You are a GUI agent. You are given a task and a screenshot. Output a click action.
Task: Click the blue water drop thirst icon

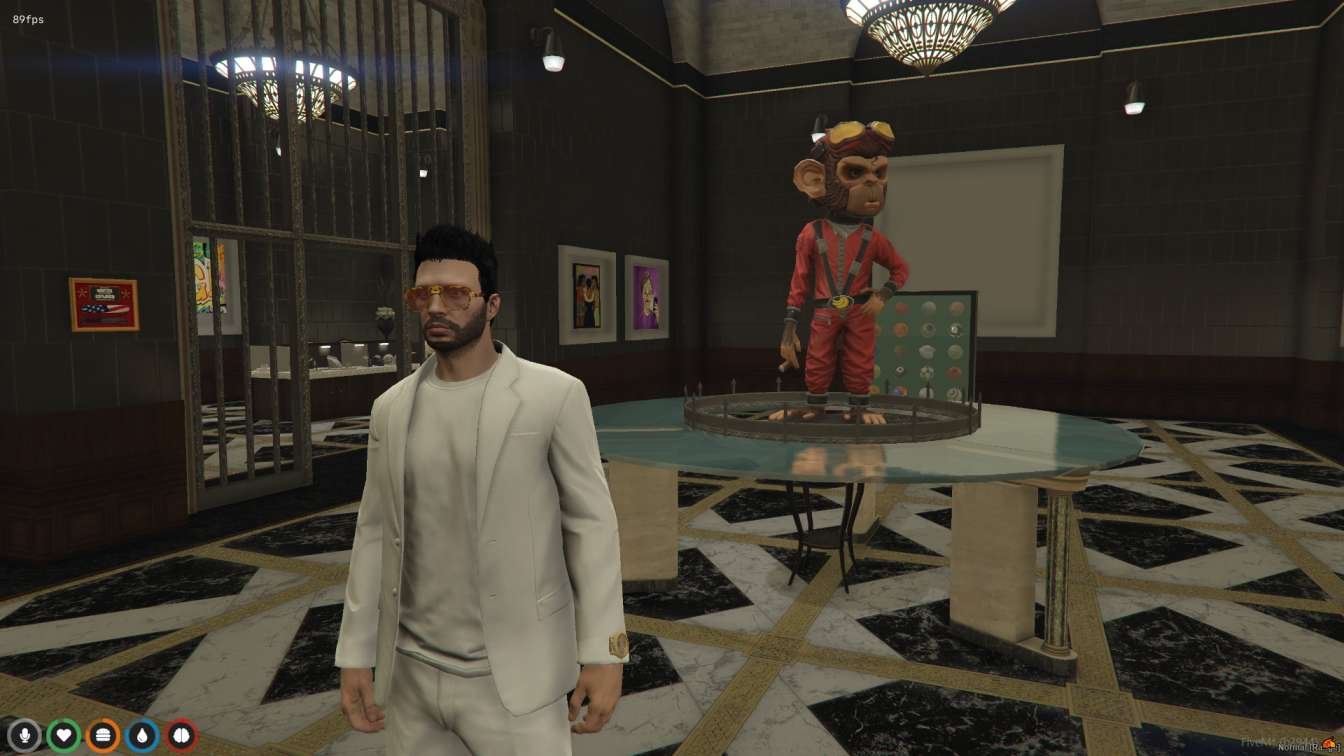(143, 735)
